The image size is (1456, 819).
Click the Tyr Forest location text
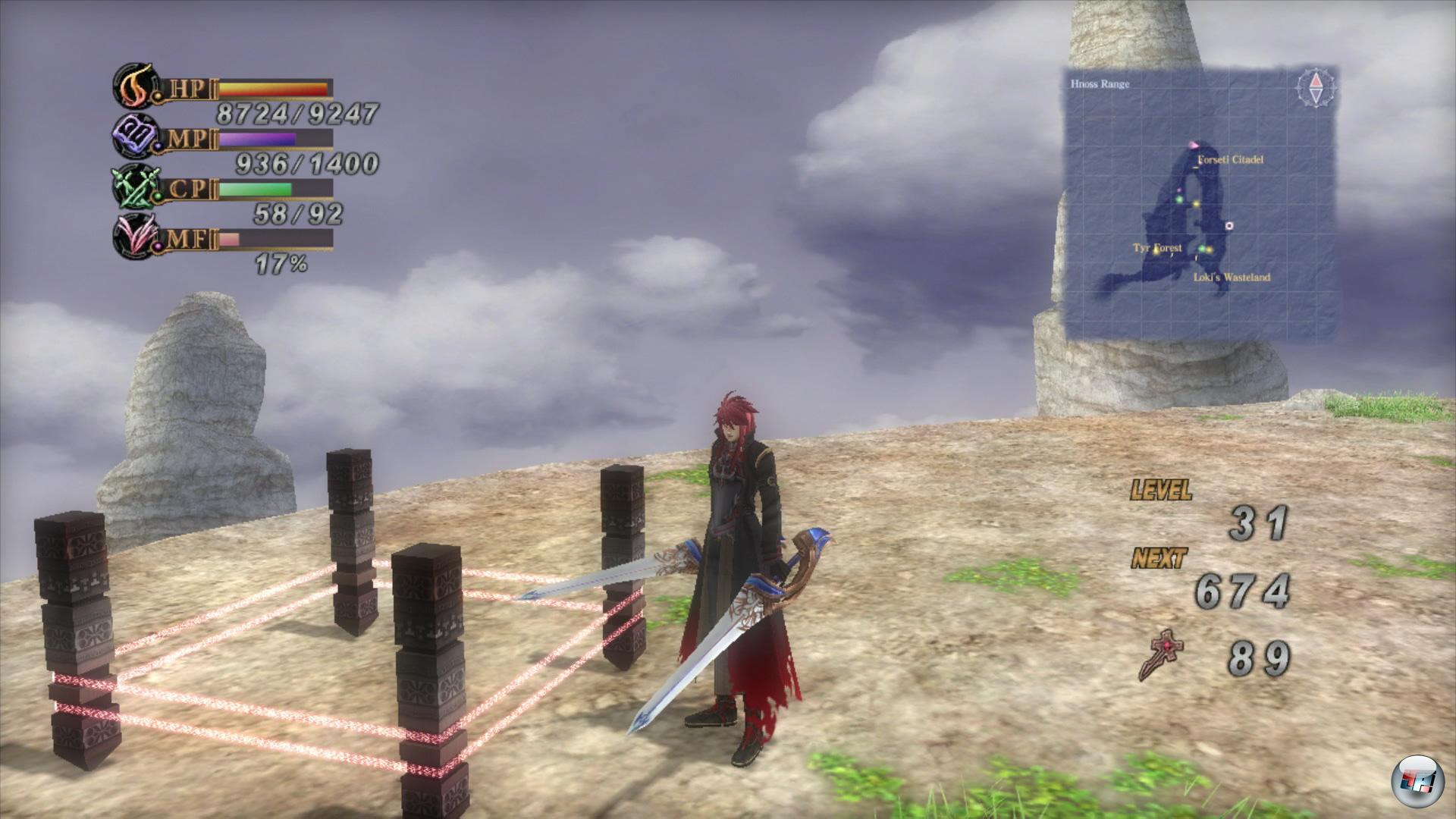tap(1157, 246)
